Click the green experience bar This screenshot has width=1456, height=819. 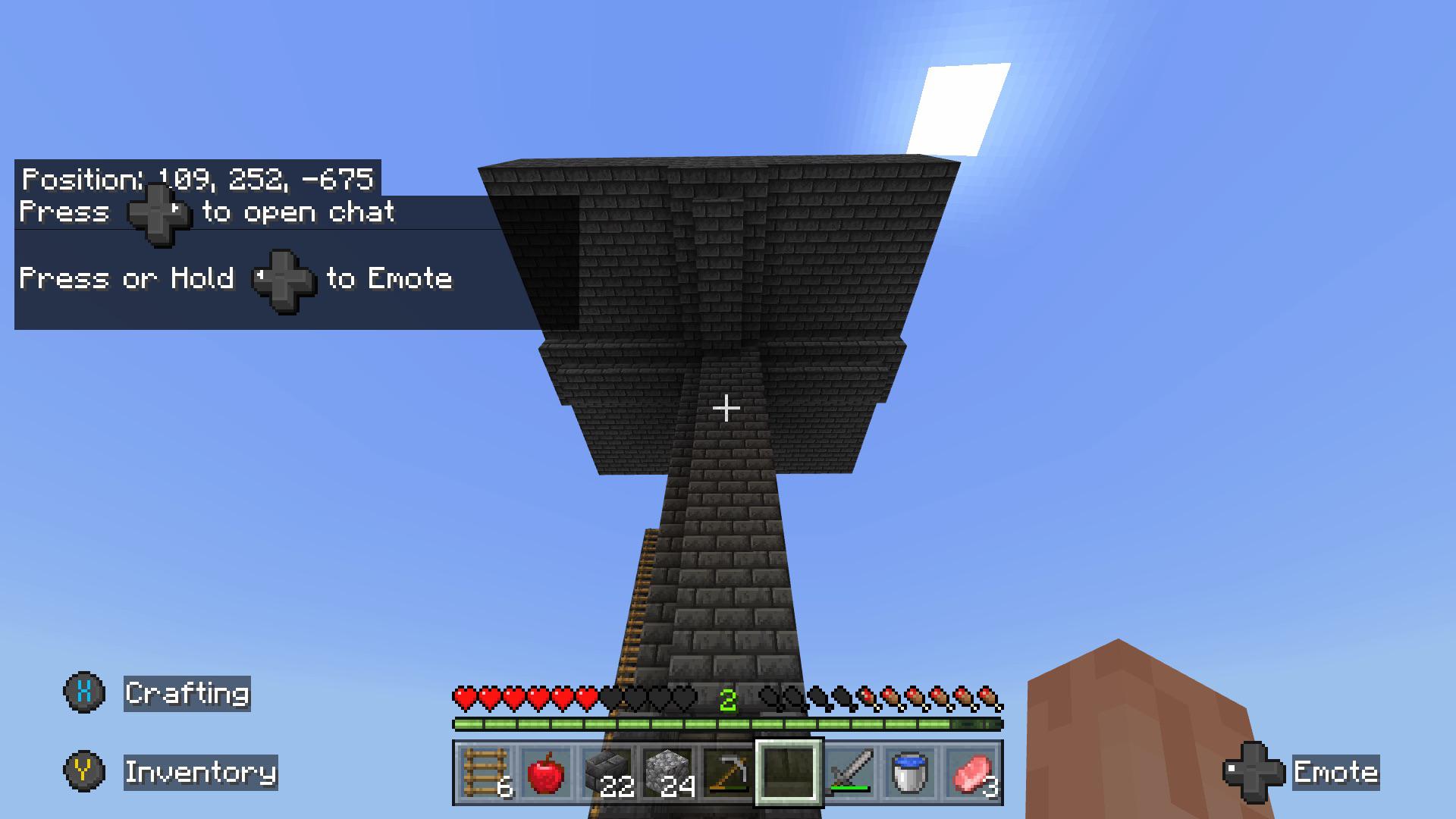(728, 723)
